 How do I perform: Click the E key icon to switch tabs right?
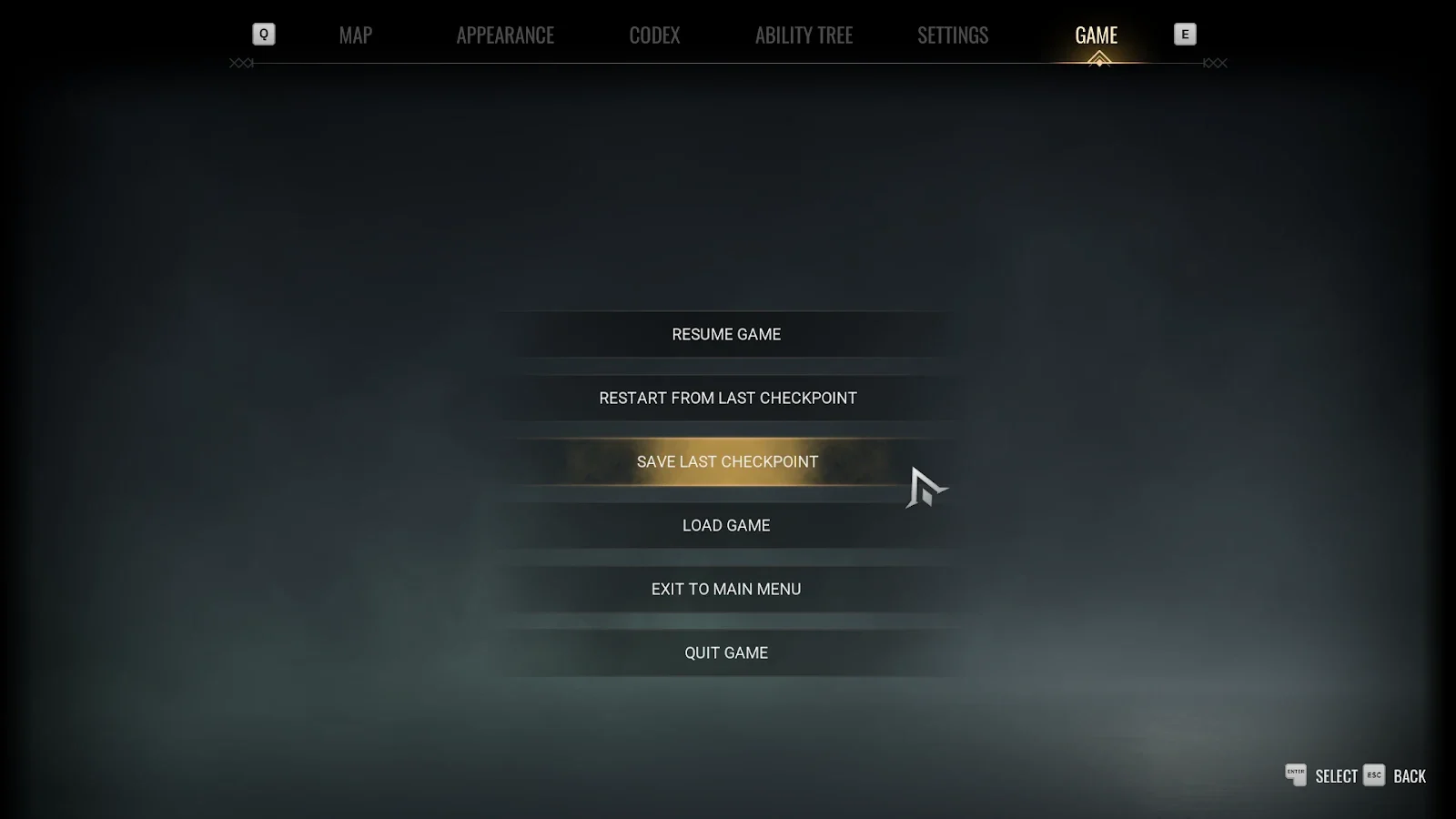click(1185, 34)
